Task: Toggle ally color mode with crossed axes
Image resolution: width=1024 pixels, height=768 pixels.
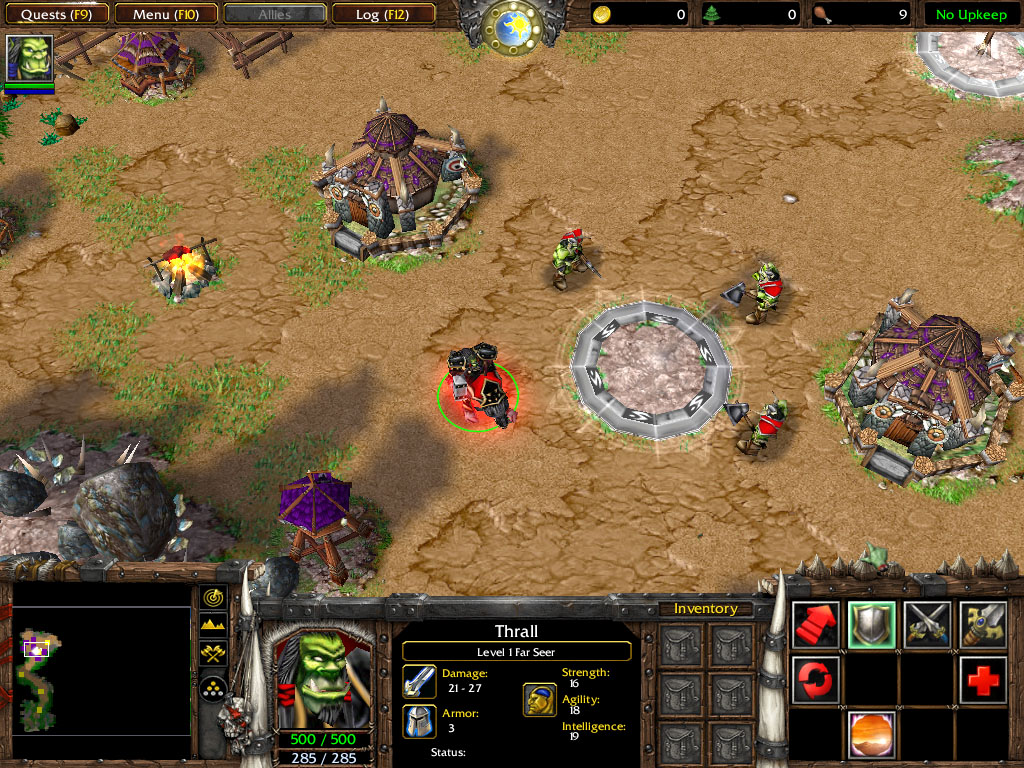Action: coord(213,654)
